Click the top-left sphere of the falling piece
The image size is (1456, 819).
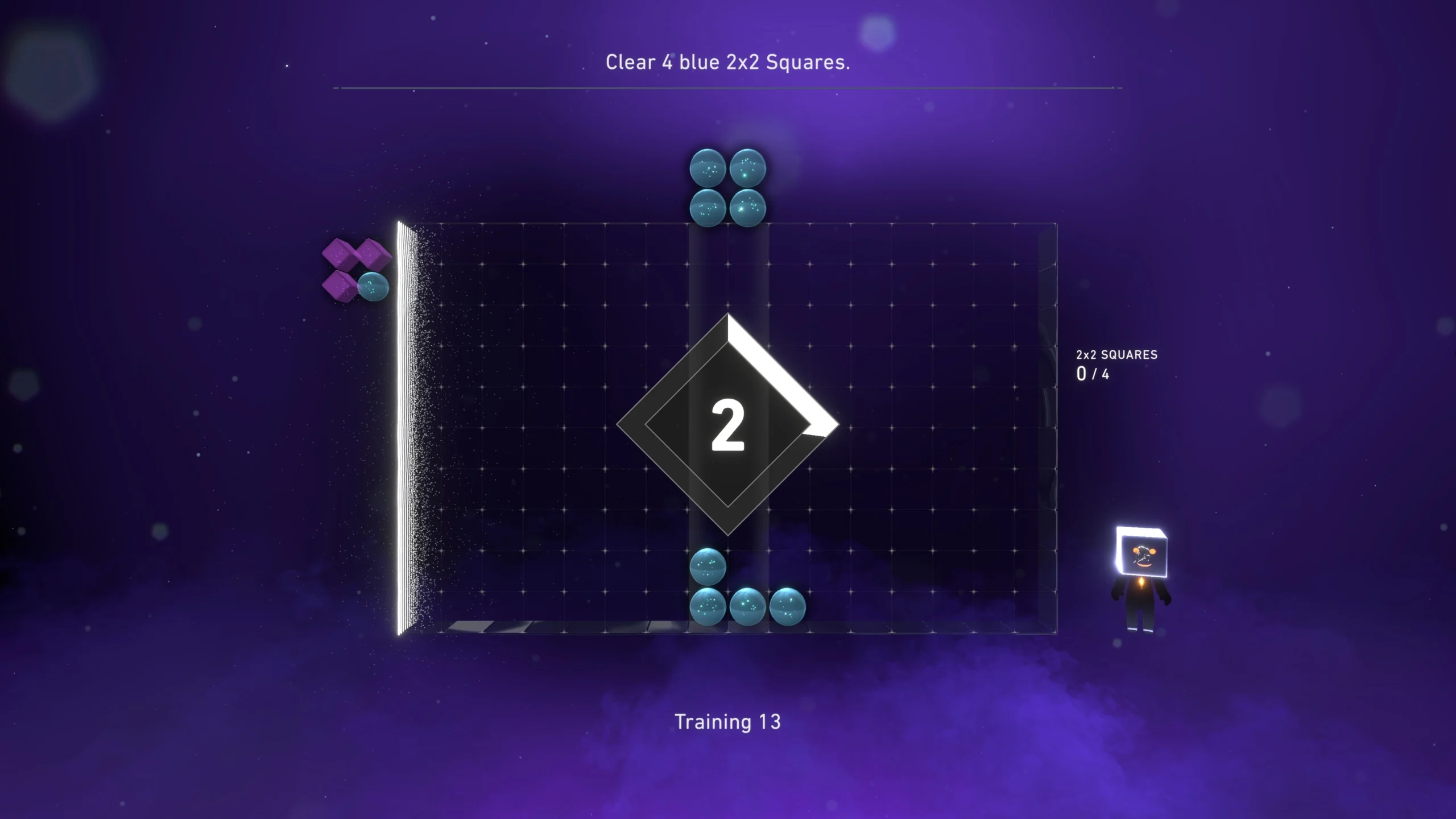[707, 168]
